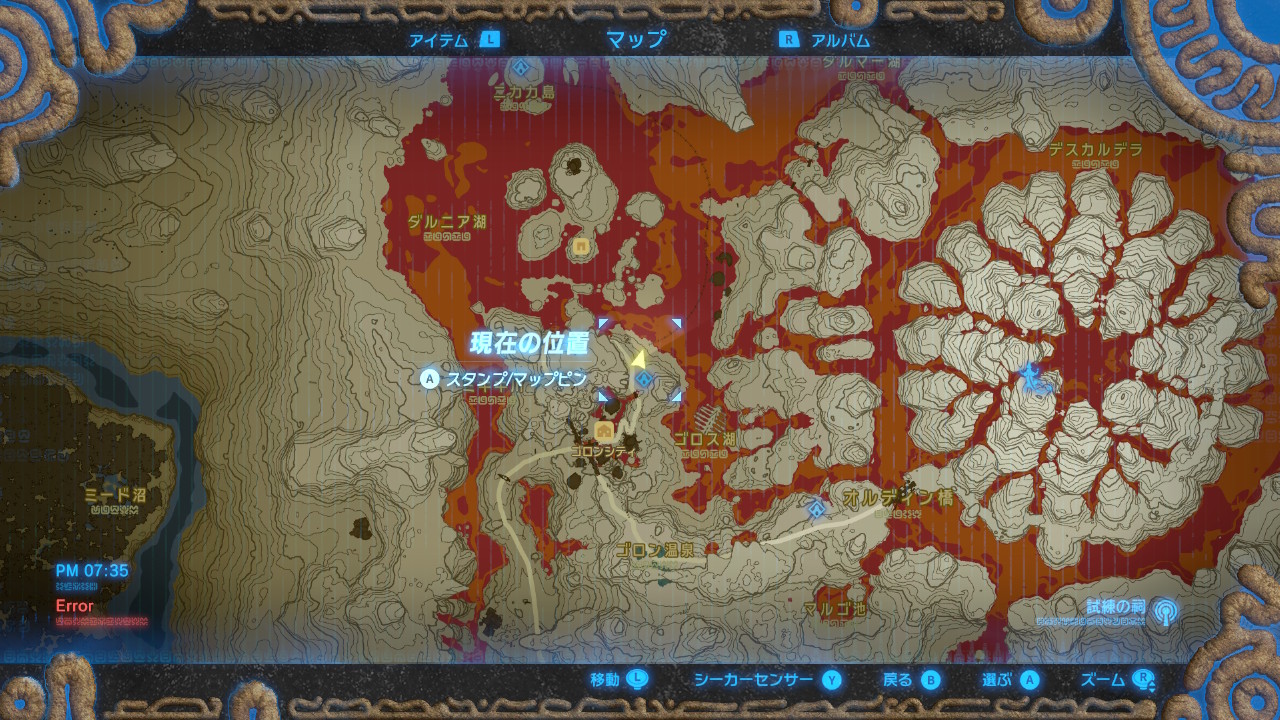Open the アルバム tab
Screen dimensions: 1280x720
825,40
